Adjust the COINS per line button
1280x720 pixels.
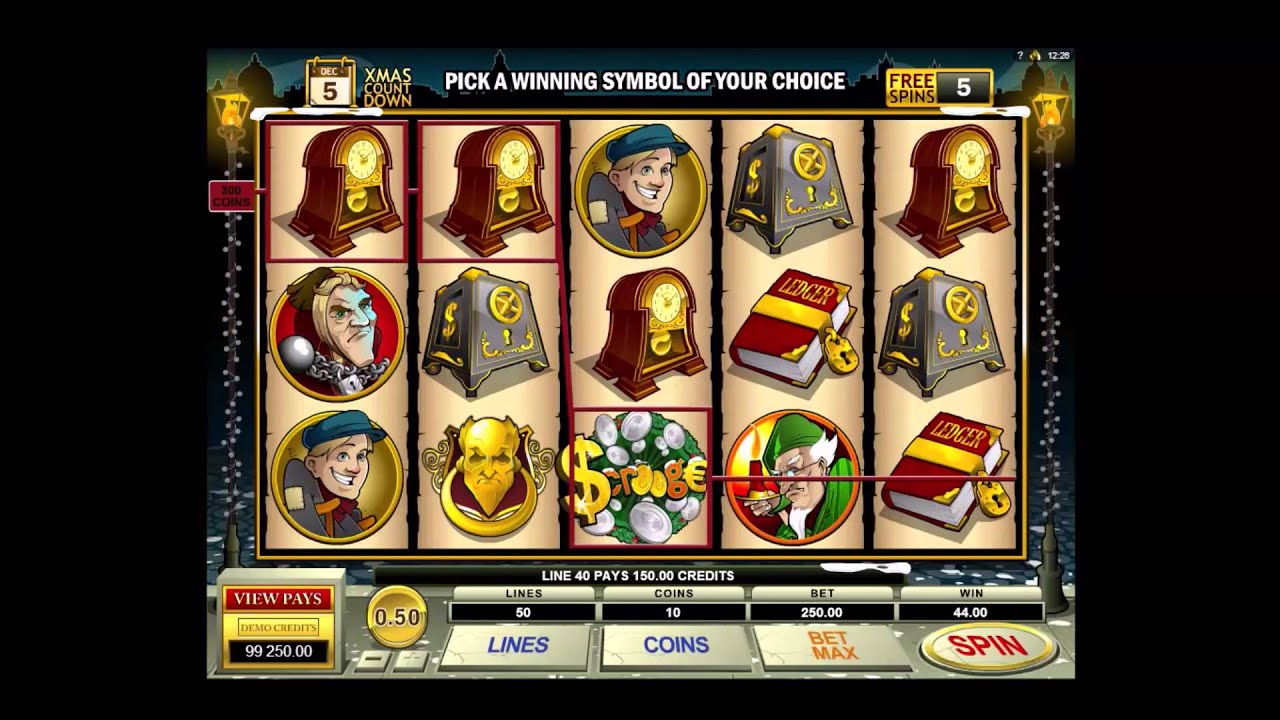(x=676, y=646)
